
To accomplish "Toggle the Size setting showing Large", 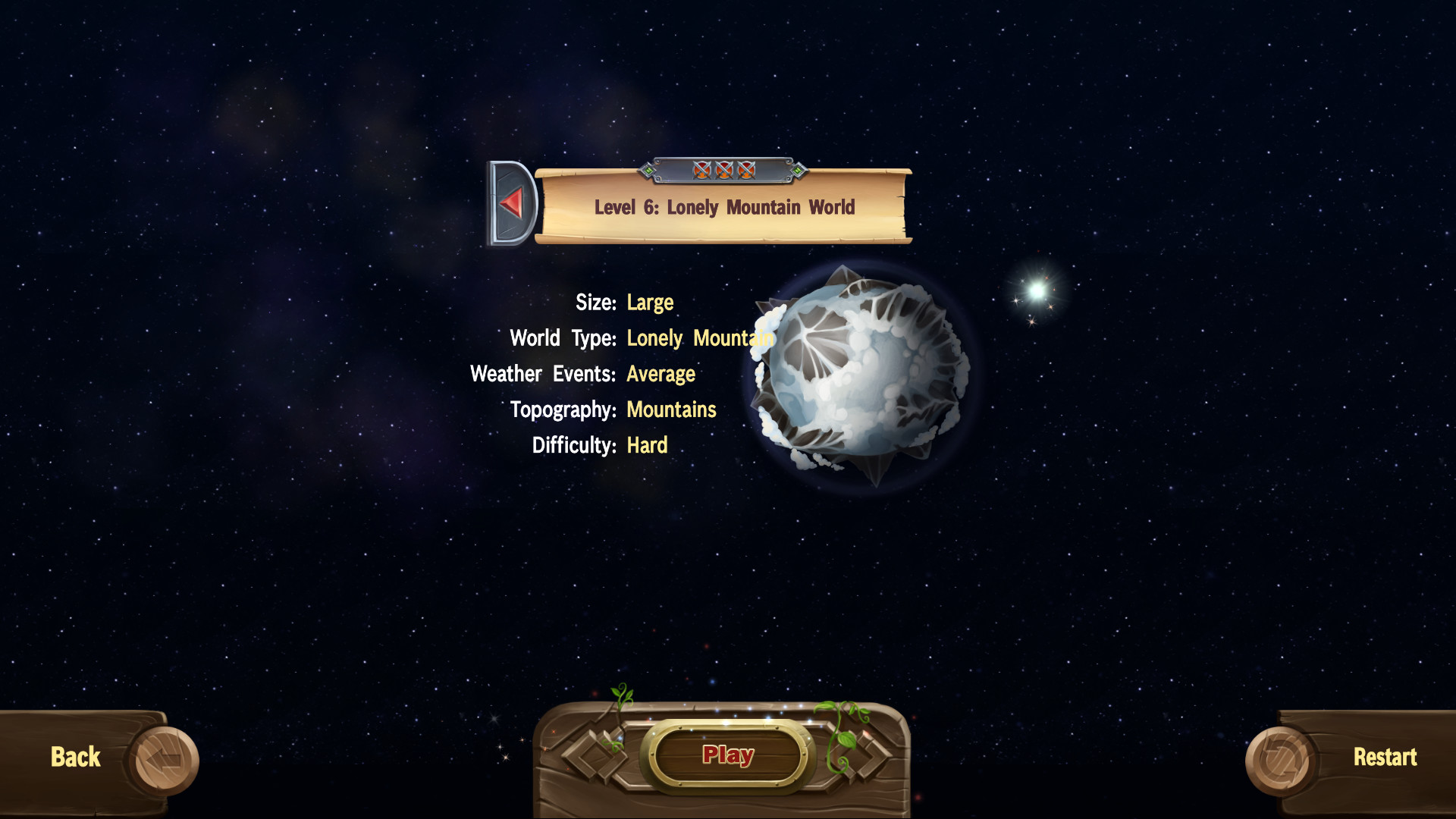I will click(x=650, y=302).
